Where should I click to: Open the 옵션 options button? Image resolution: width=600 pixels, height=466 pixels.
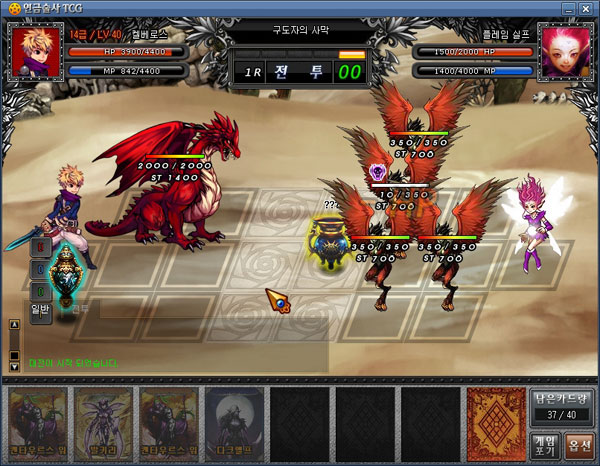pos(579,442)
